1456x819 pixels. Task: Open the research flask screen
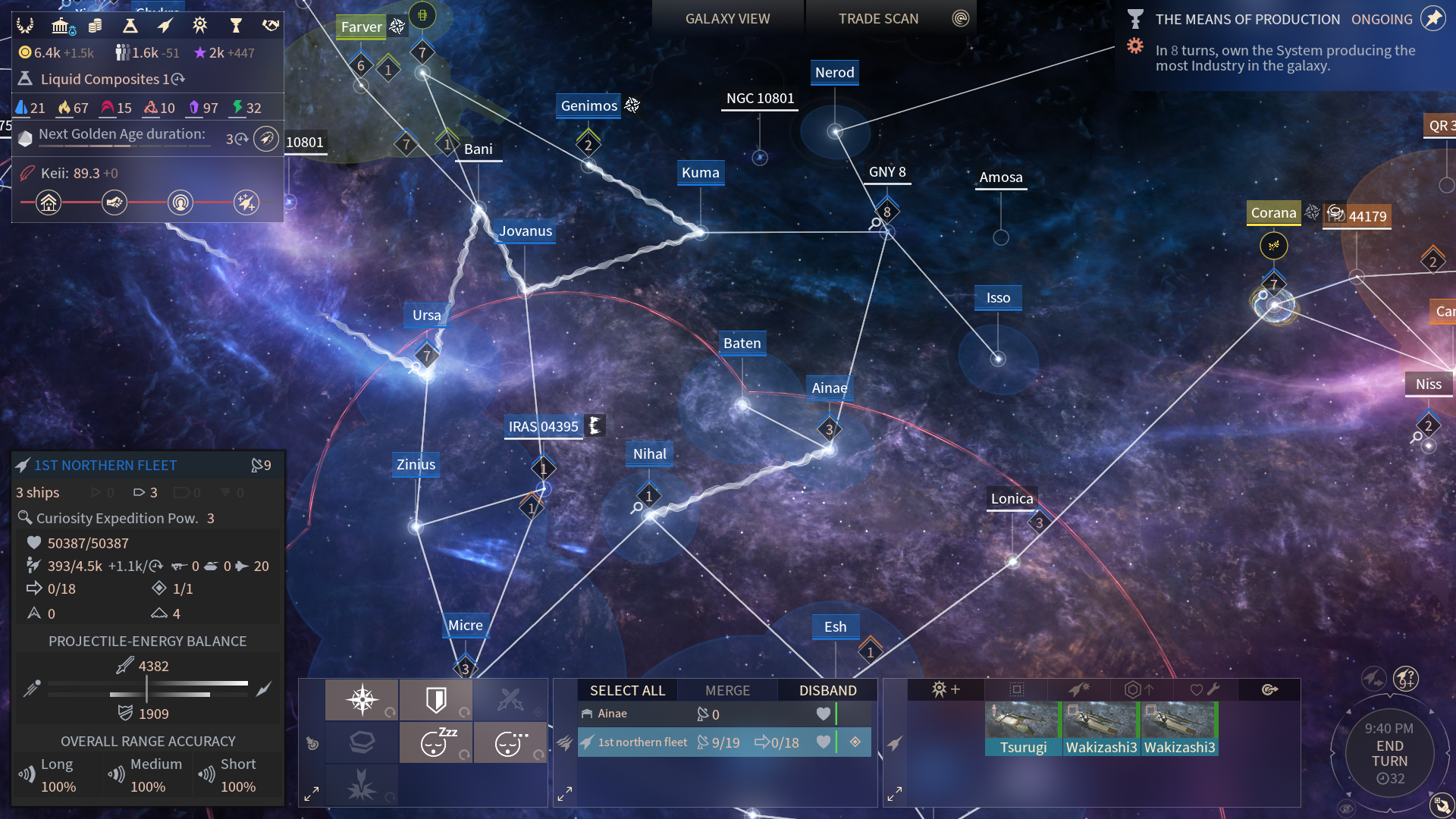click(x=130, y=27)
